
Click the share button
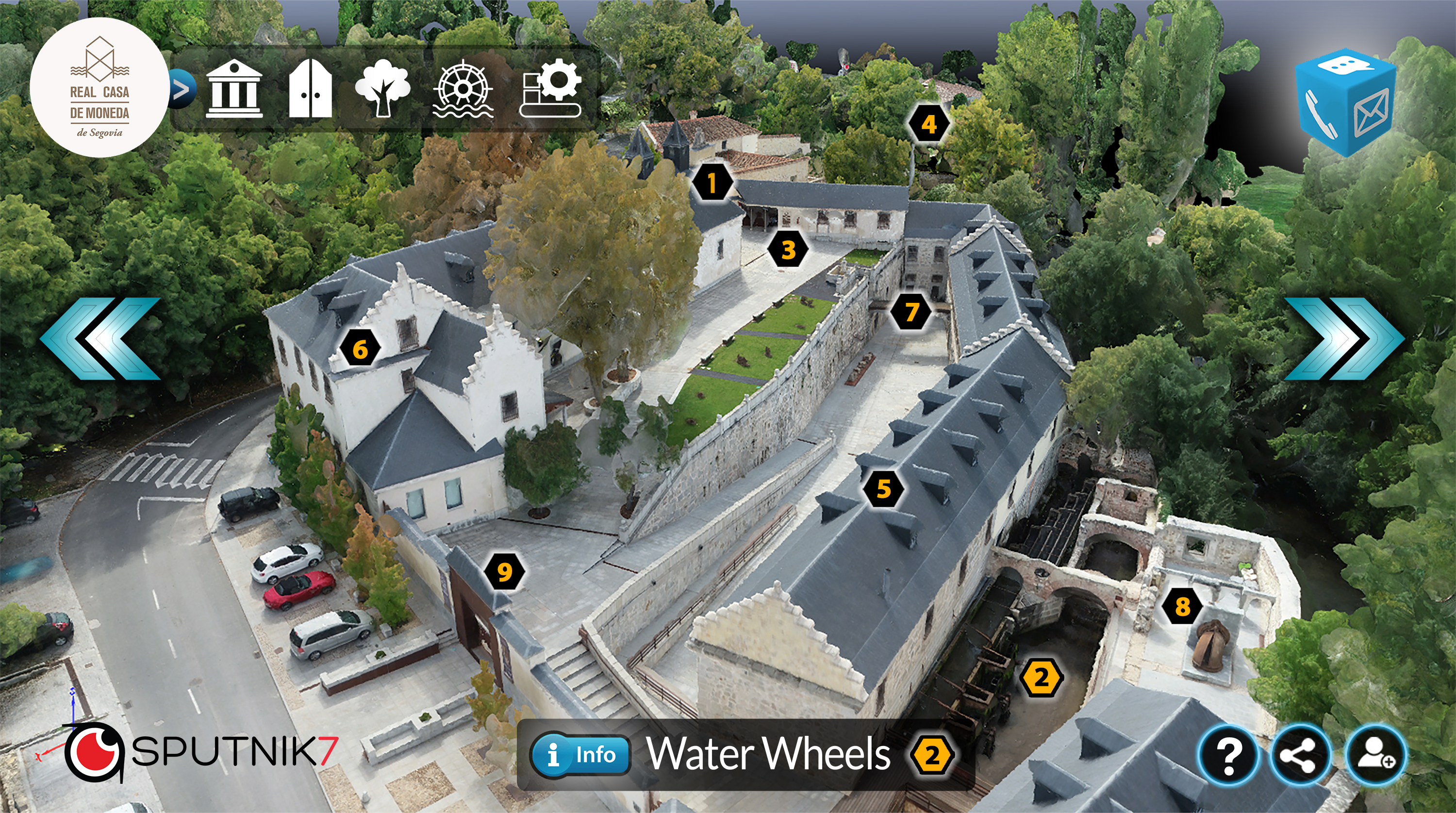(1300, 755)
